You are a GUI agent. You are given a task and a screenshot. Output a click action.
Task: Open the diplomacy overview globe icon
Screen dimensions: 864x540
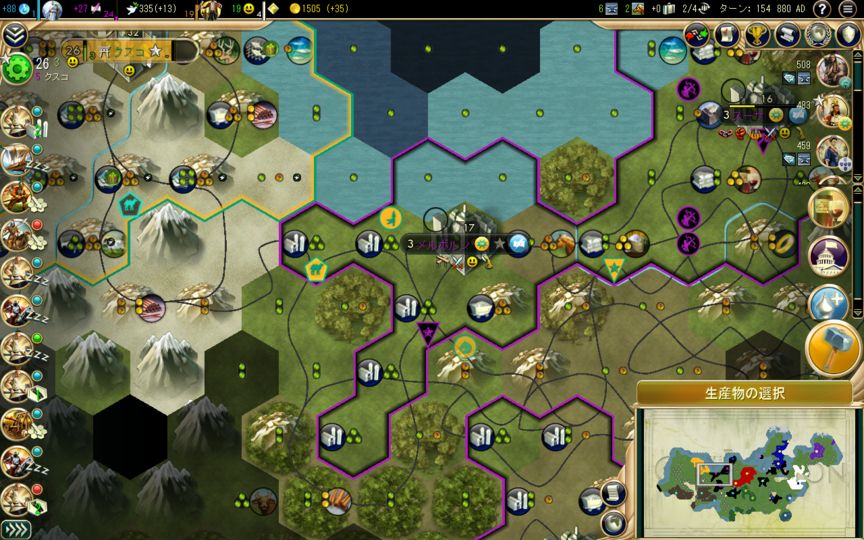click(817, 34)
